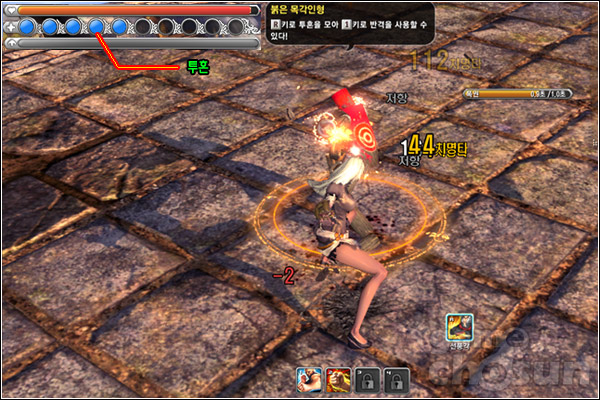Use the red flaming punch skill
This screenshot has width=600, height=400.
coord(338,379)
